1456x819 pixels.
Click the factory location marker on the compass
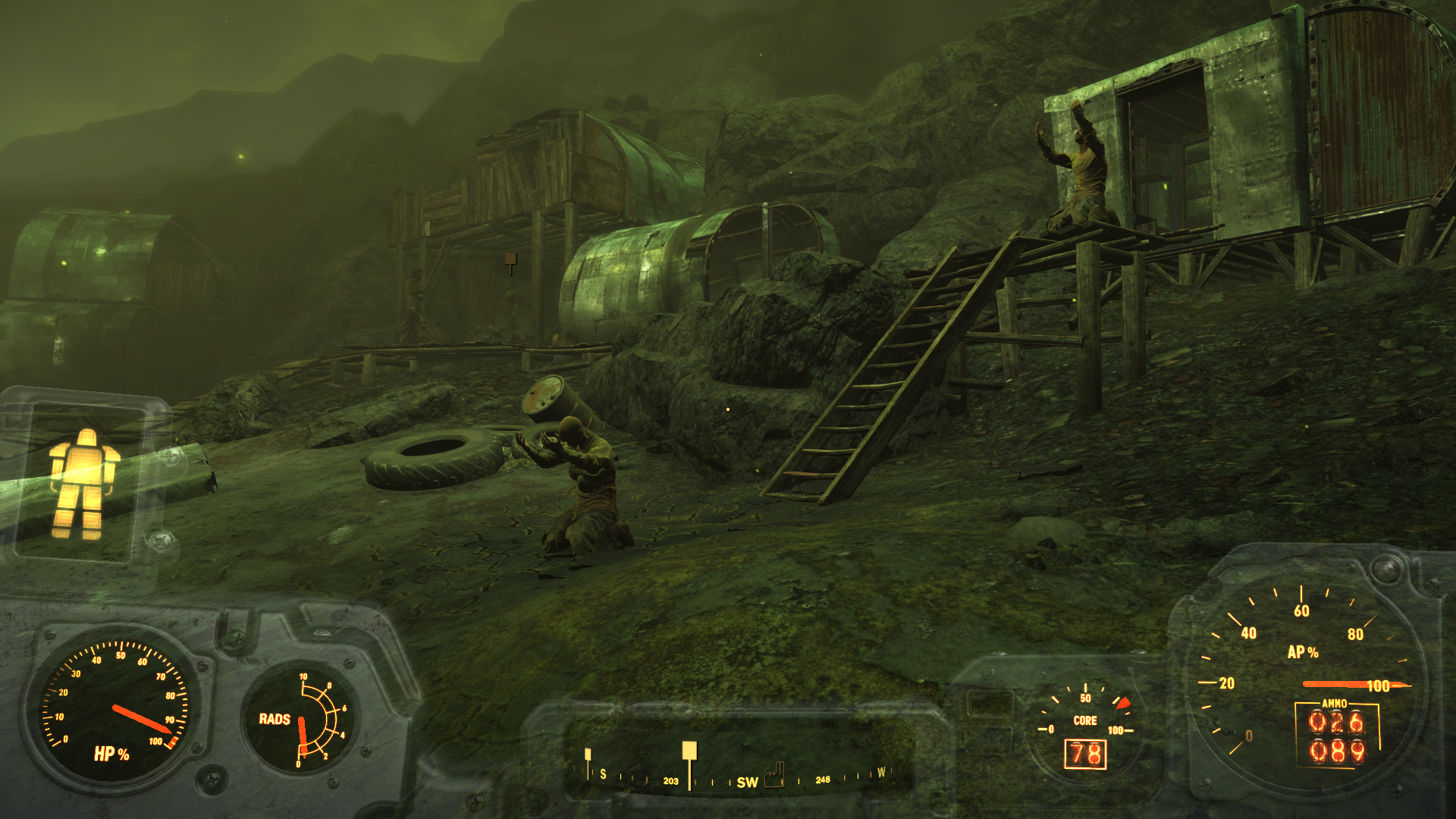774,775
